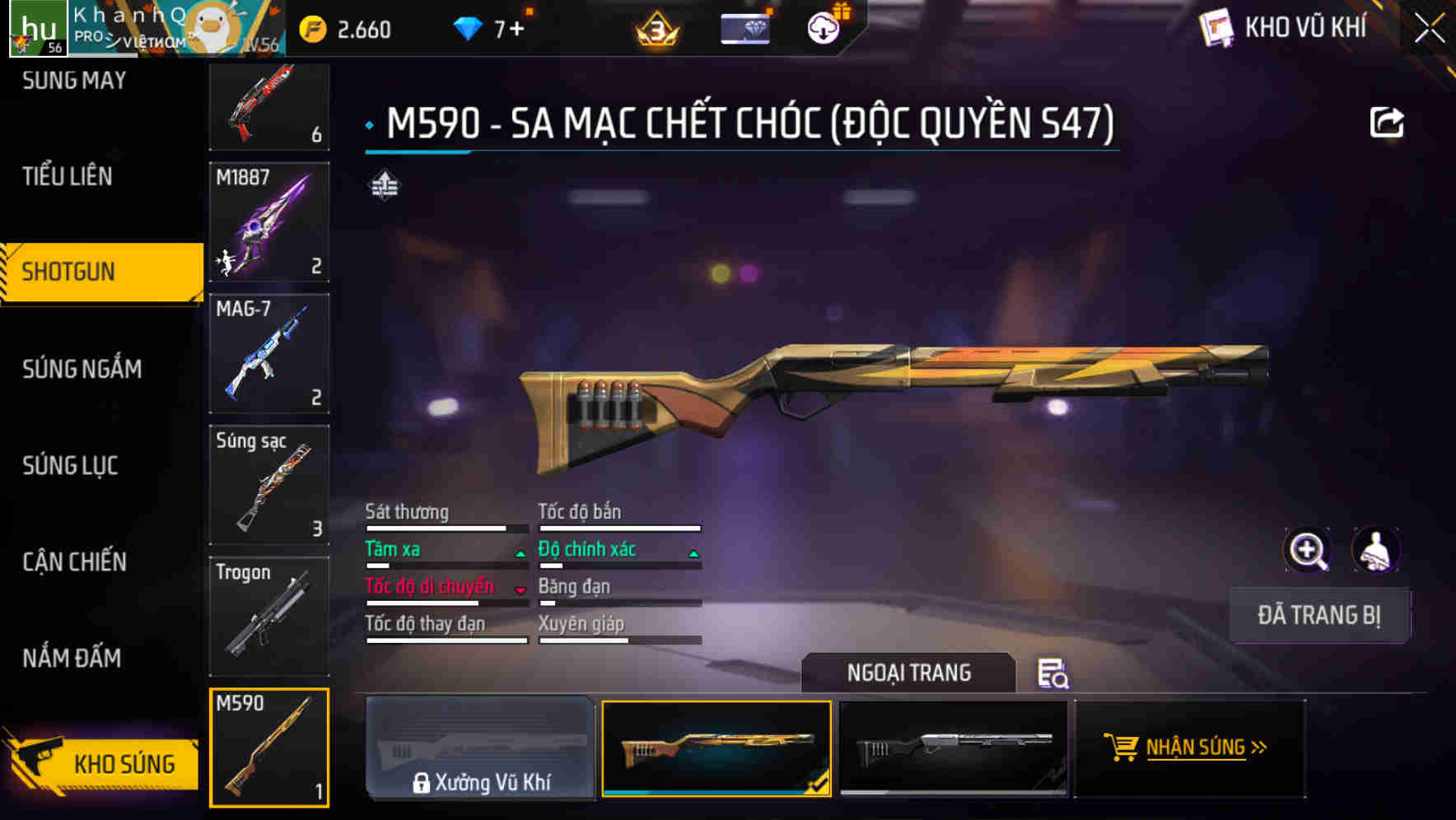The width and height of the screenshot is (1456, 820).
Task: Select the M590 weapon thumbnail
Action: coord(269,748)
